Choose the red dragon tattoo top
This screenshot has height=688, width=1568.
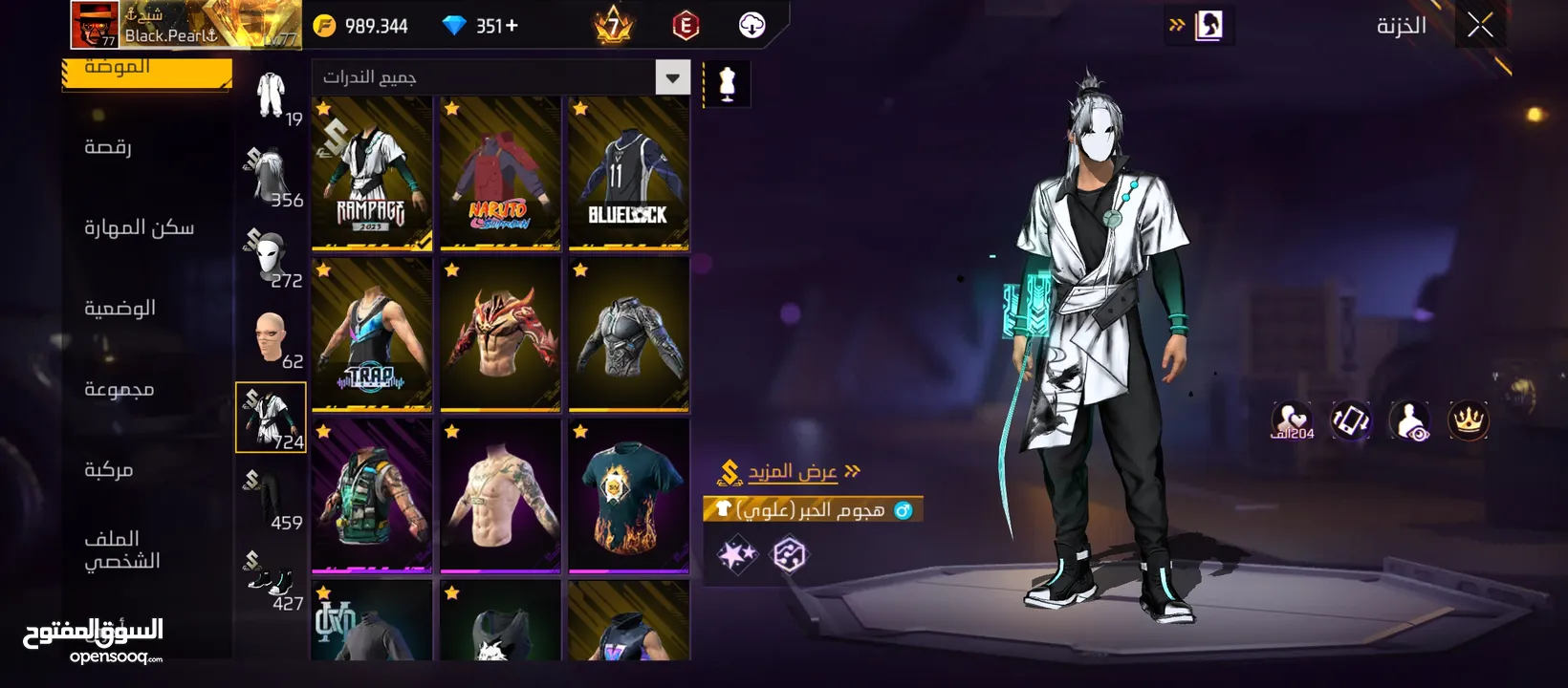500,334
